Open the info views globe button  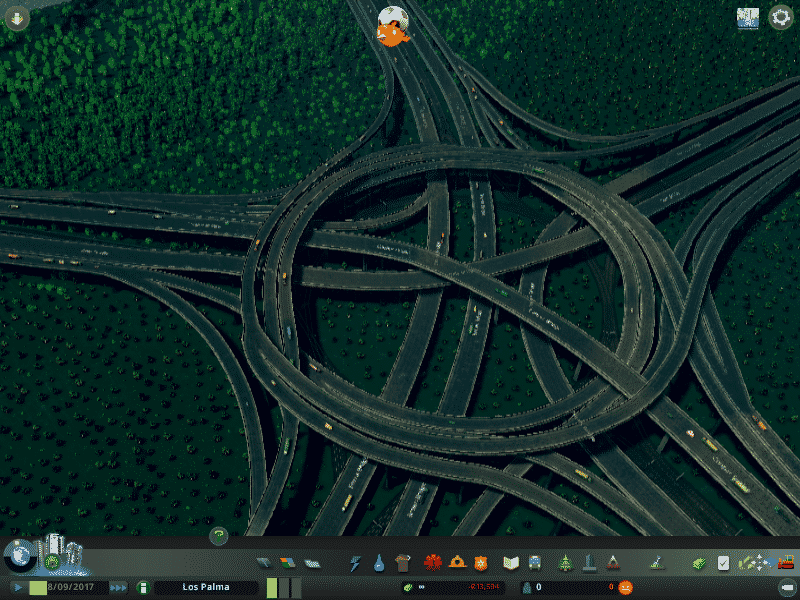pyautogui.click(x=17, y=553)
